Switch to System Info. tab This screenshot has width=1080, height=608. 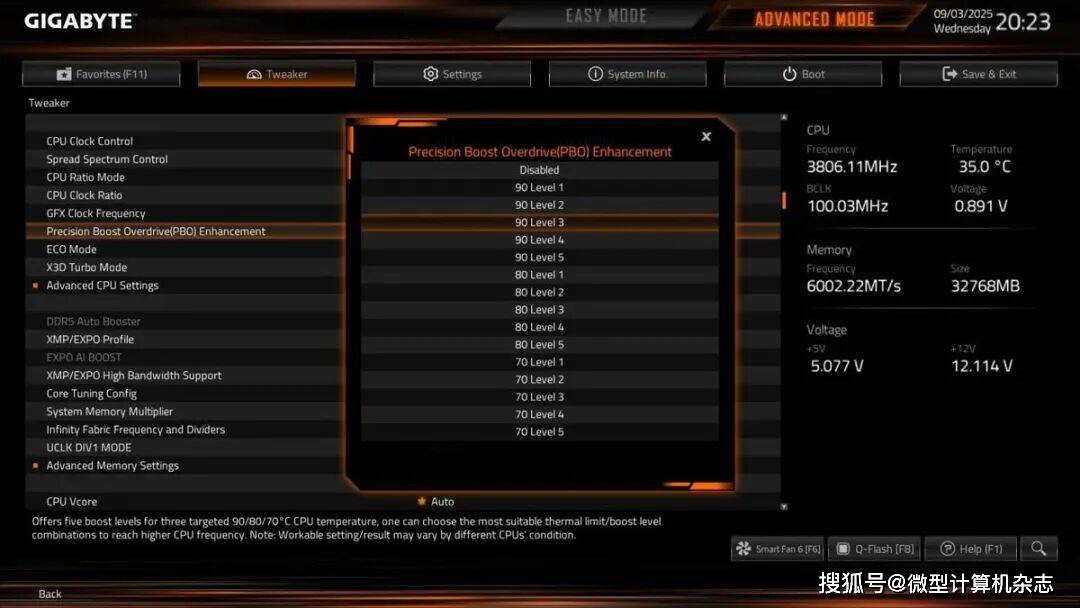pyautogui.click(x=627, y=74)
